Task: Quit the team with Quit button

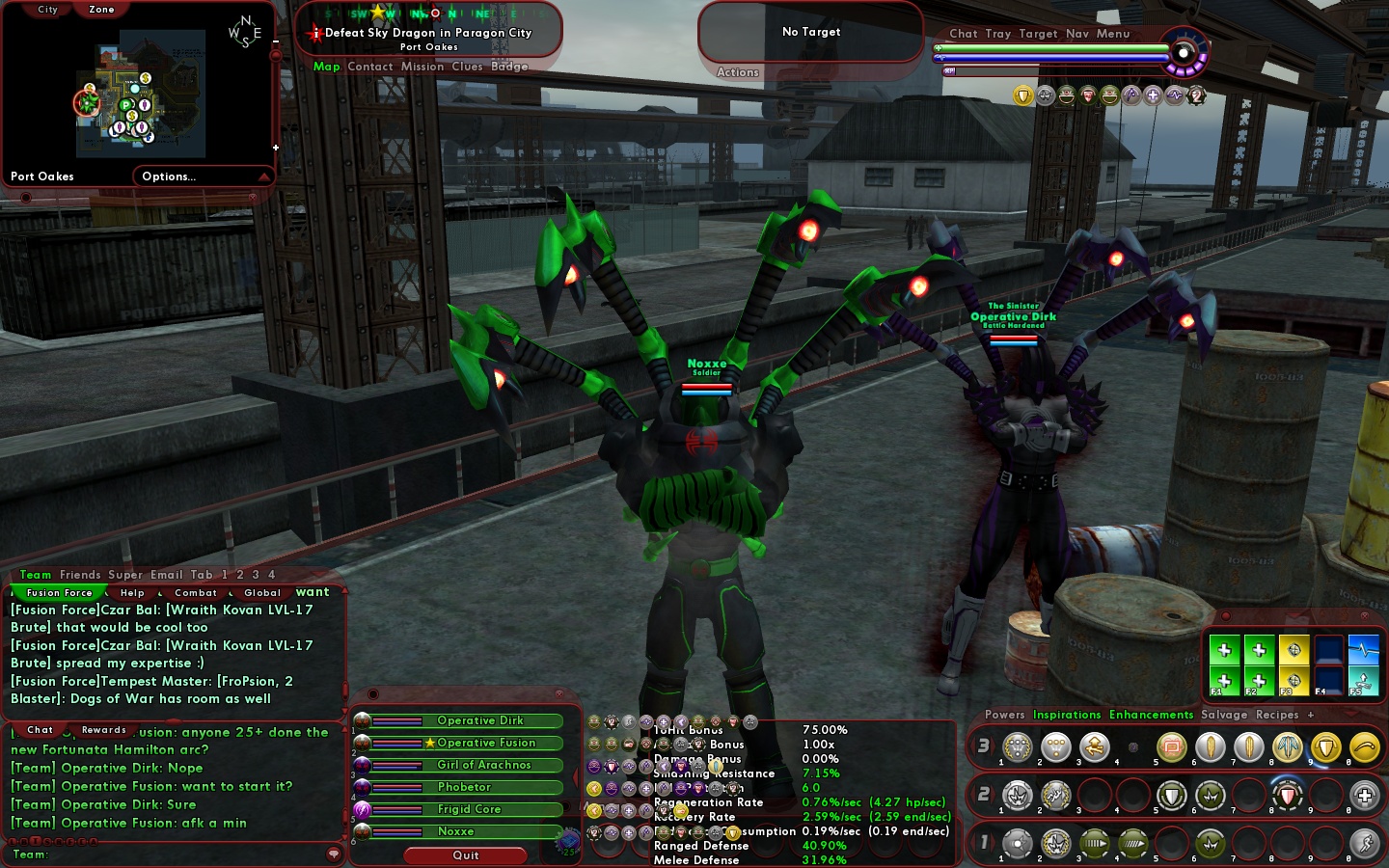Action: click(466, 855)
